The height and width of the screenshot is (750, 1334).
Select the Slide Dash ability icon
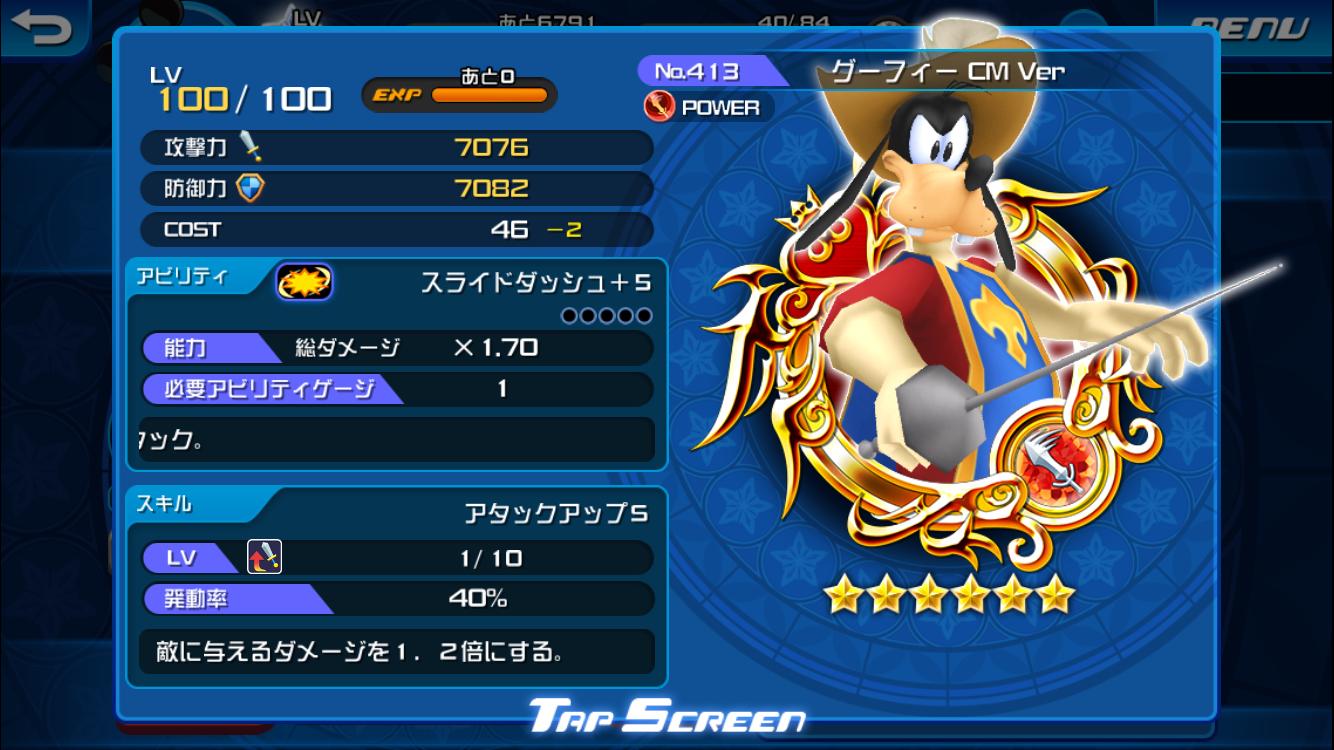pyautogui.click(x=304, y=283)
